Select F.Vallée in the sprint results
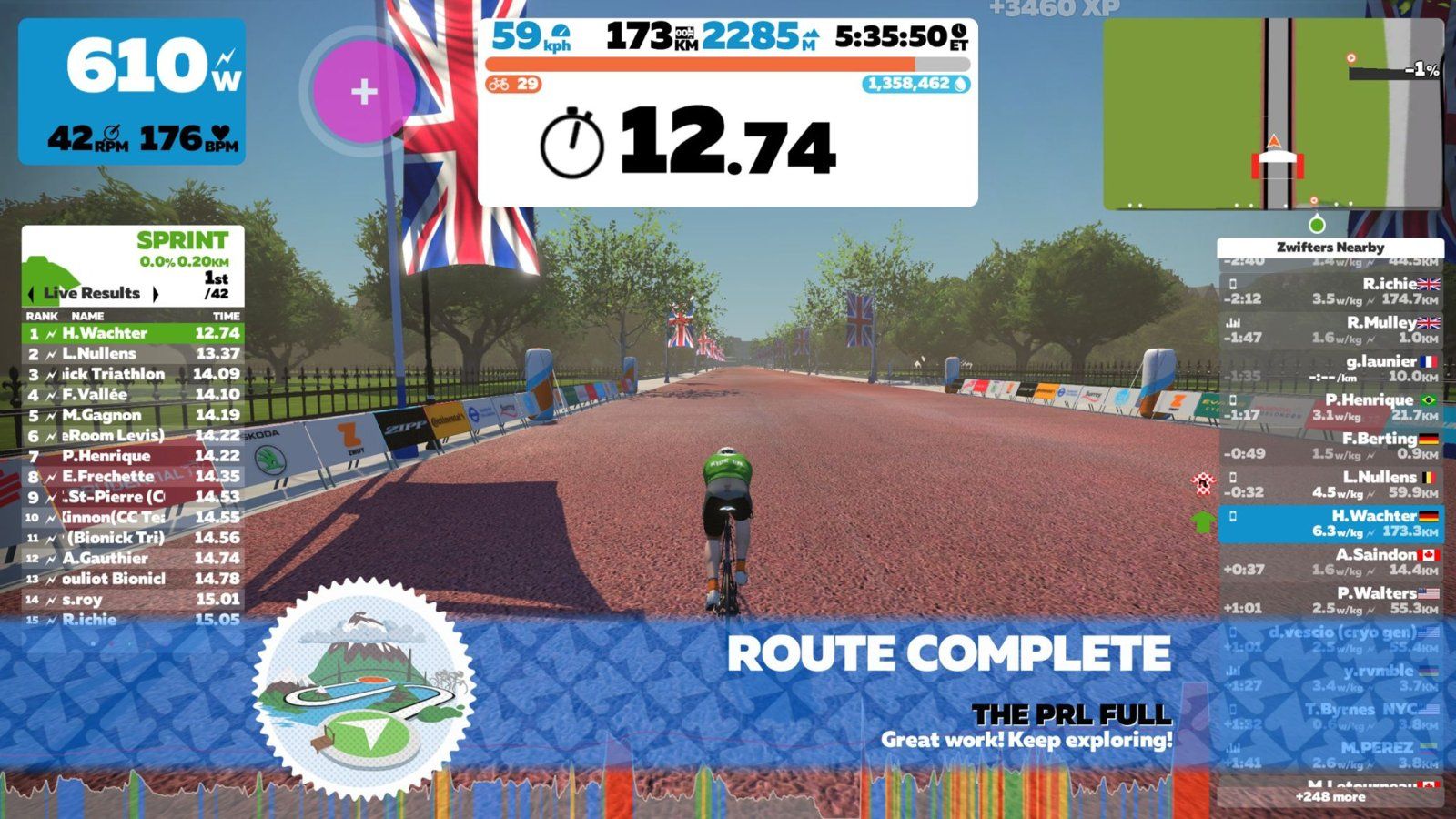Screen dimensions: 1456x819 pos(133,394)
